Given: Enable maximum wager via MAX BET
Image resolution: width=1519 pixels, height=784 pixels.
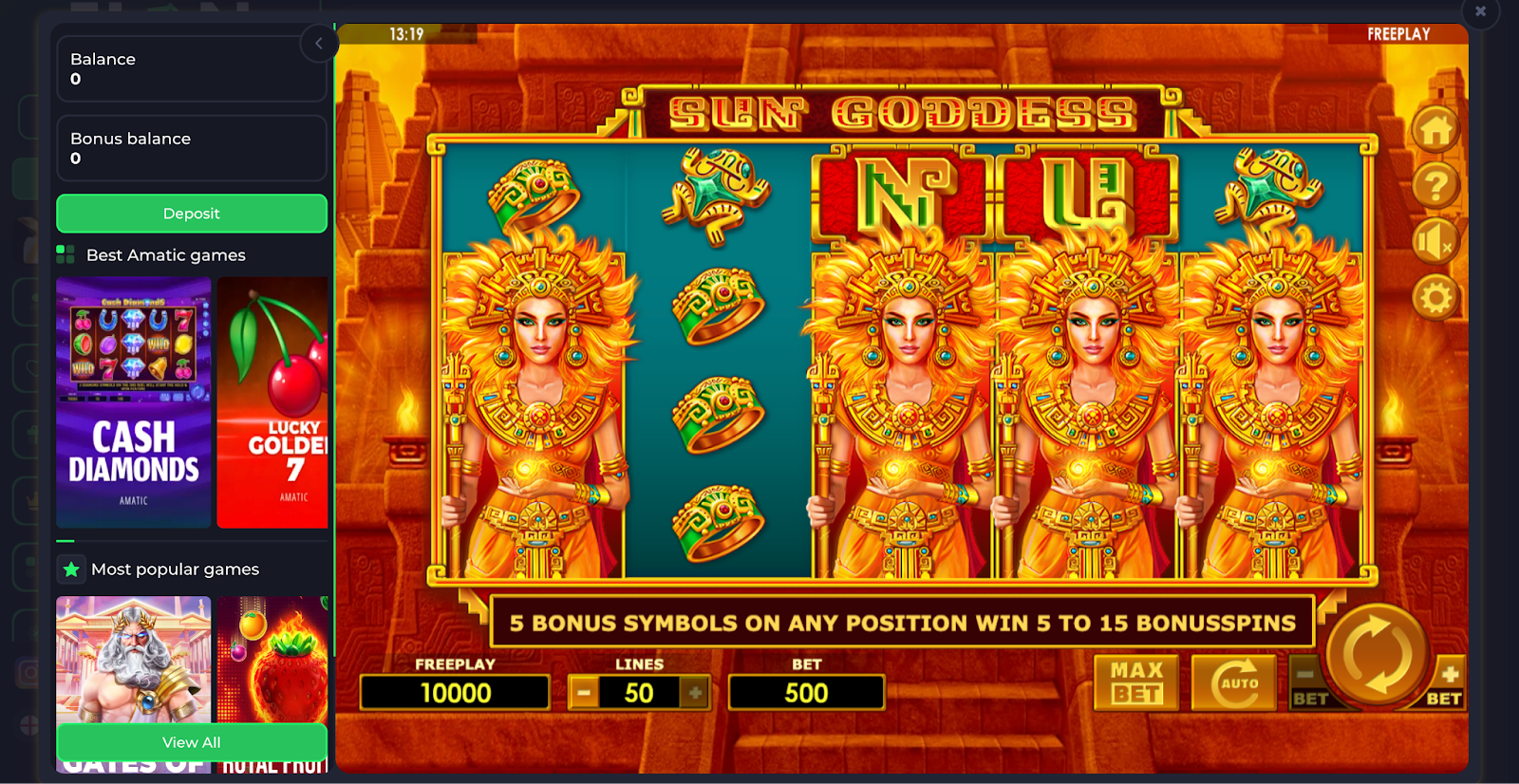Looking at the screenshot, I should (1135, 681).
